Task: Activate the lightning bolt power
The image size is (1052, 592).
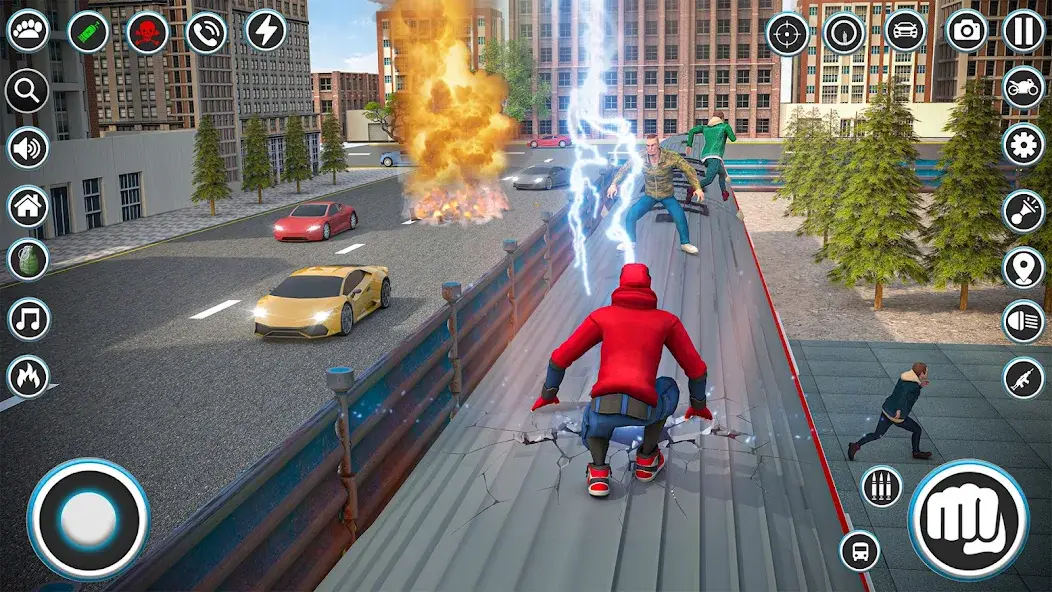Action: (x=265, y=30)
